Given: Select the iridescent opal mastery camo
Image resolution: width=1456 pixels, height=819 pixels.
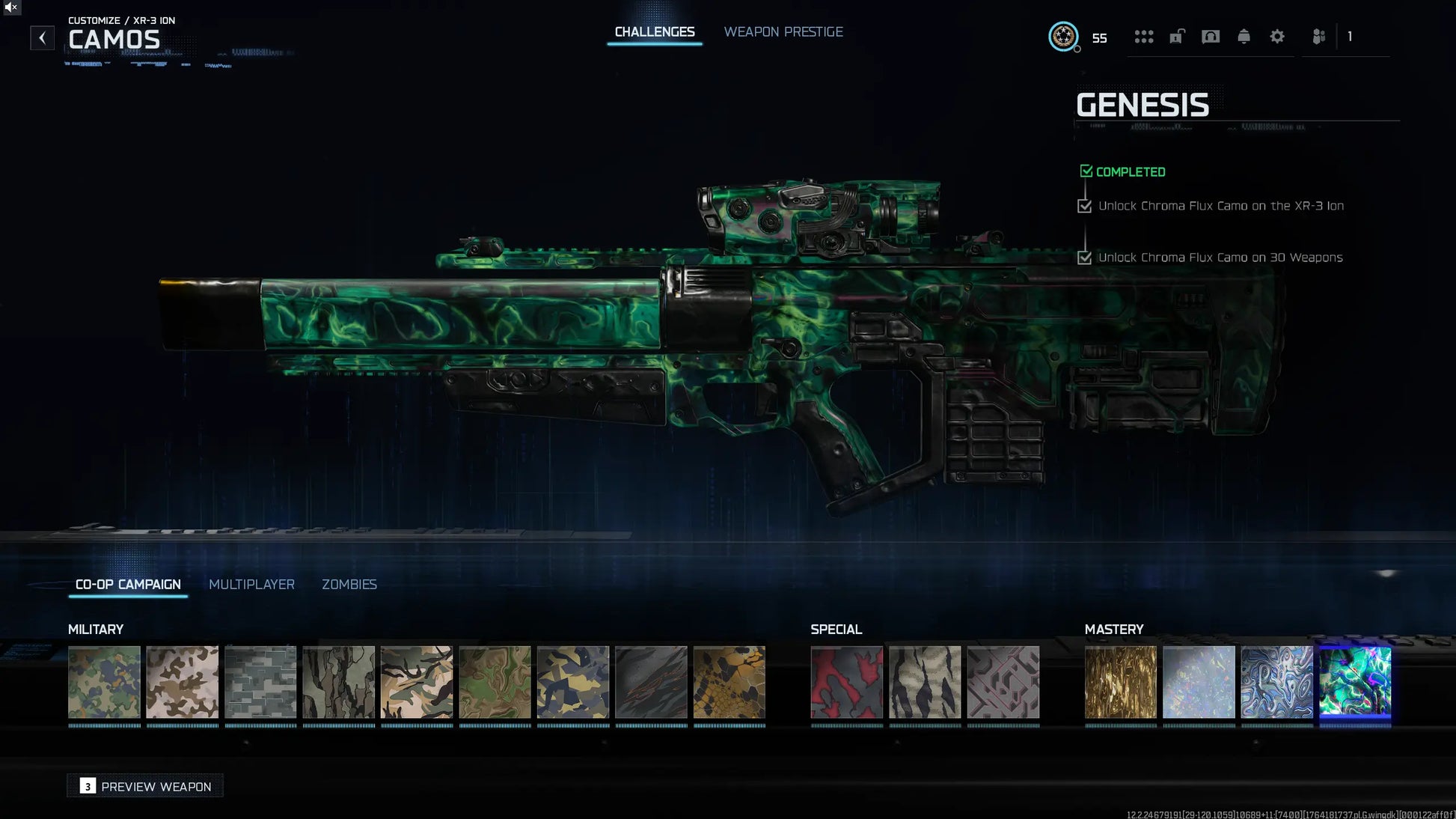Looking at the screenshot, I should 1198,682.
